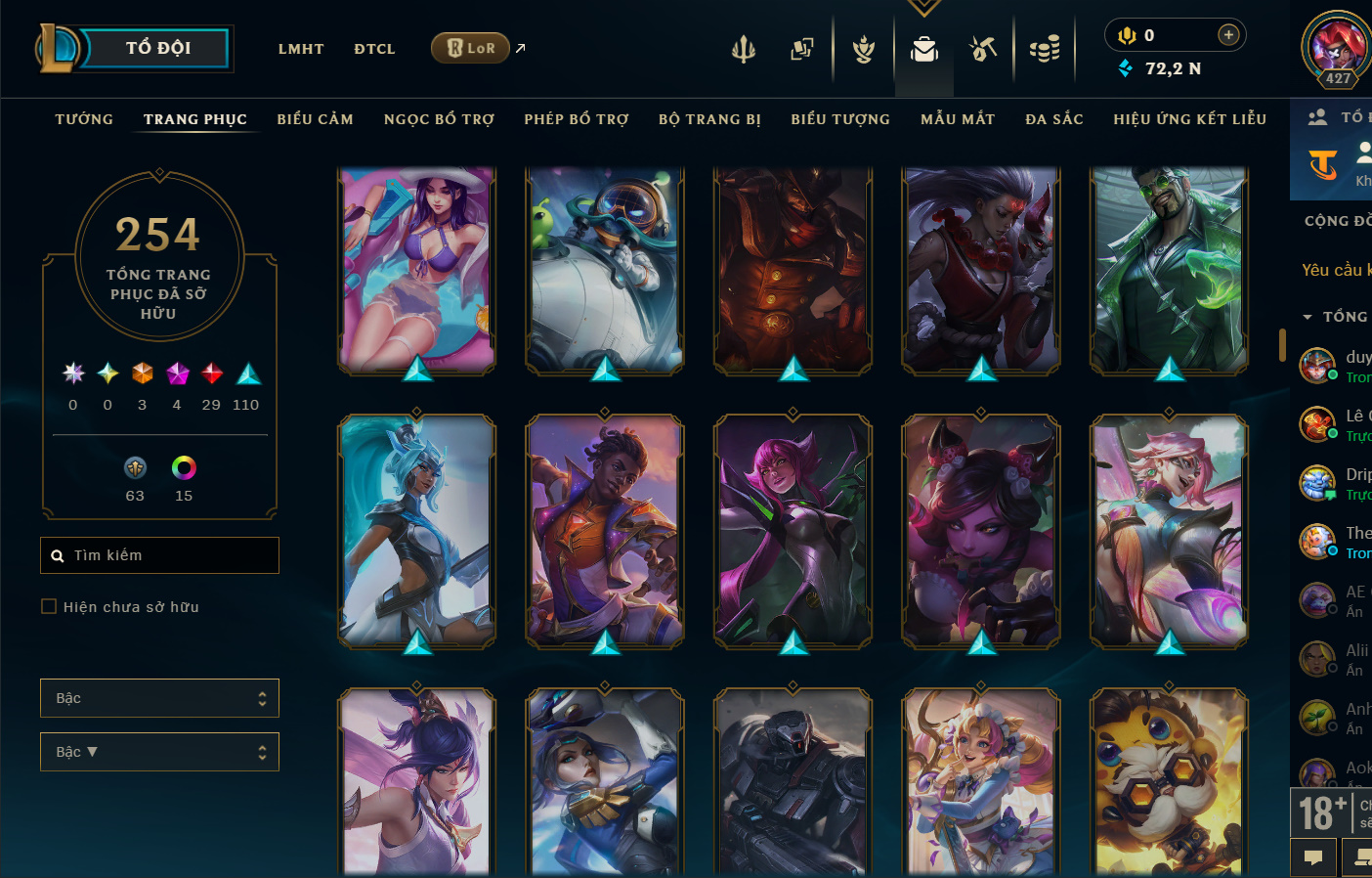Open the Bộ Trang Bị tab
The width and height of the screenshot is (1372, 878).
(x=709, y=119)
